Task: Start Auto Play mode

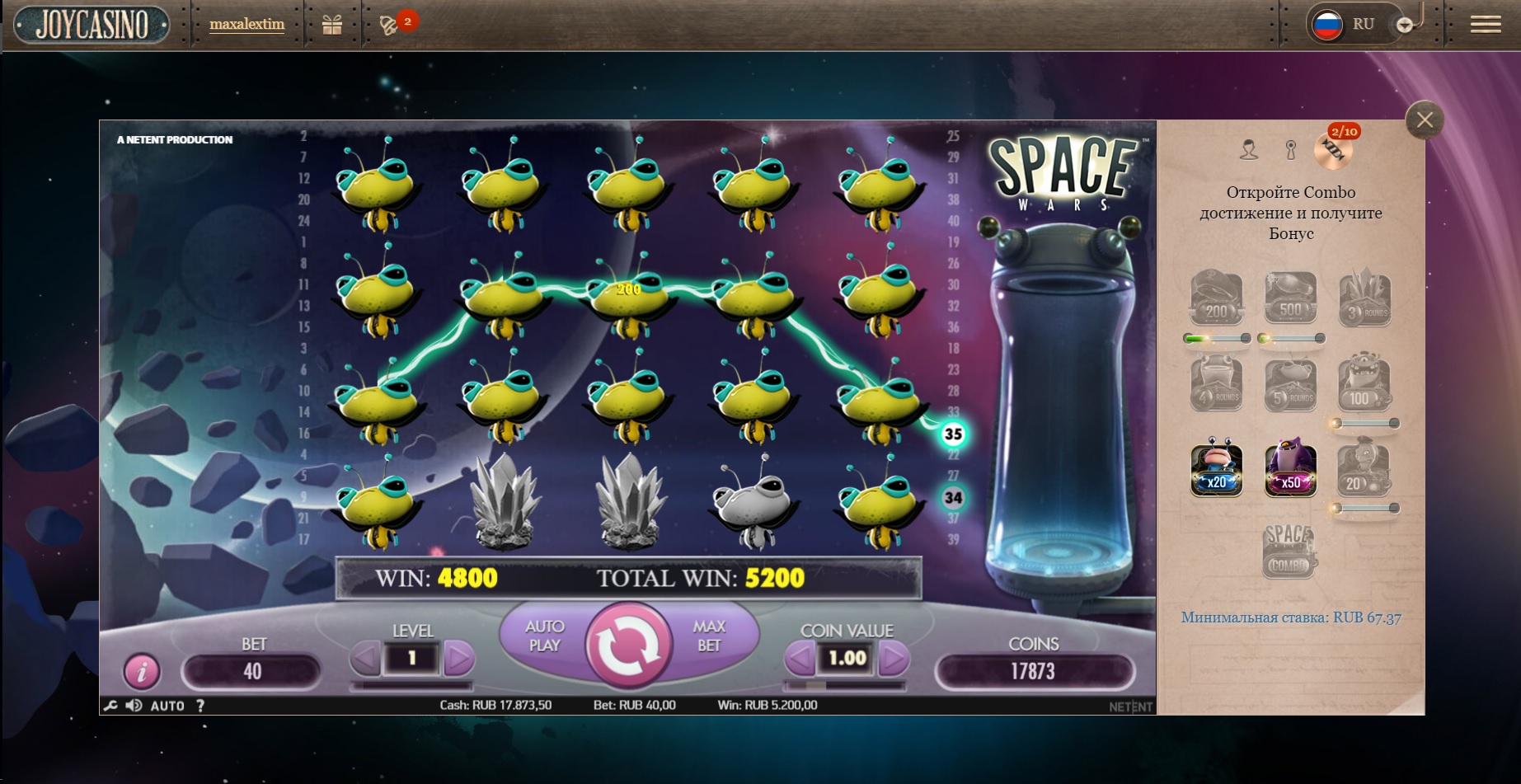Action: tap(544, 636)
